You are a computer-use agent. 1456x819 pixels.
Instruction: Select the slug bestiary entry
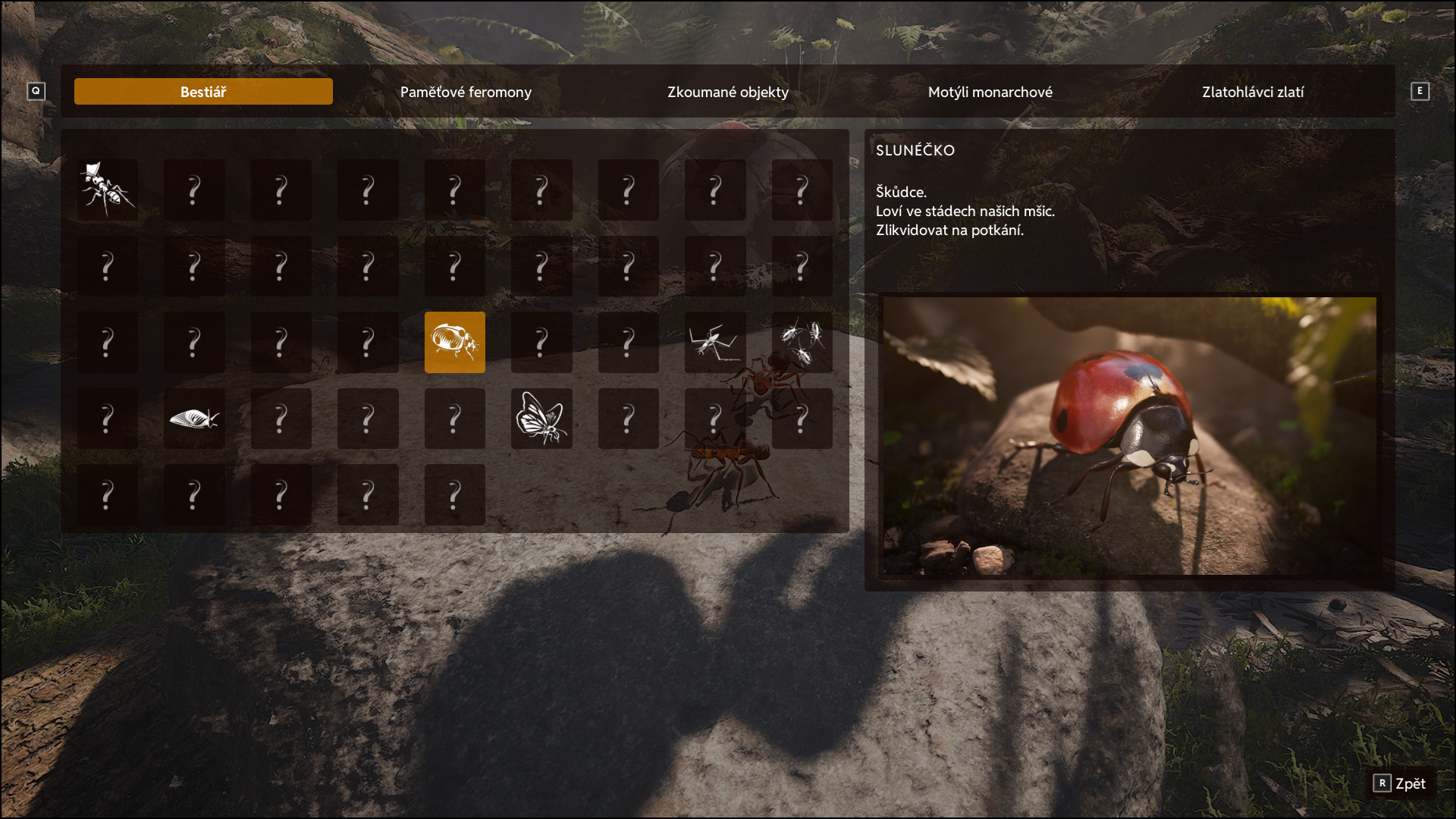point(194,419)
